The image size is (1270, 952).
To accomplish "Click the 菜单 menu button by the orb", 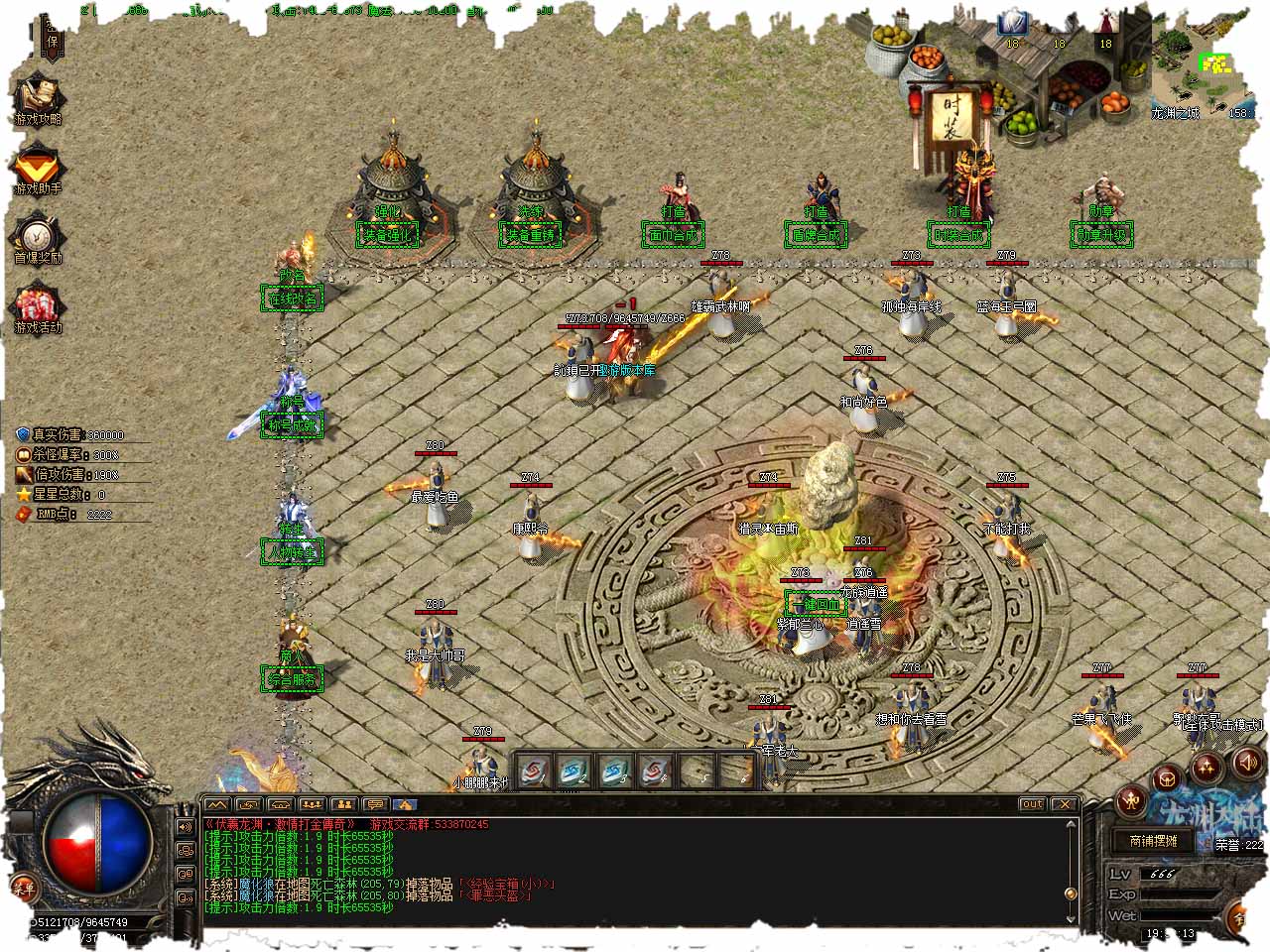I will [22, 886].
